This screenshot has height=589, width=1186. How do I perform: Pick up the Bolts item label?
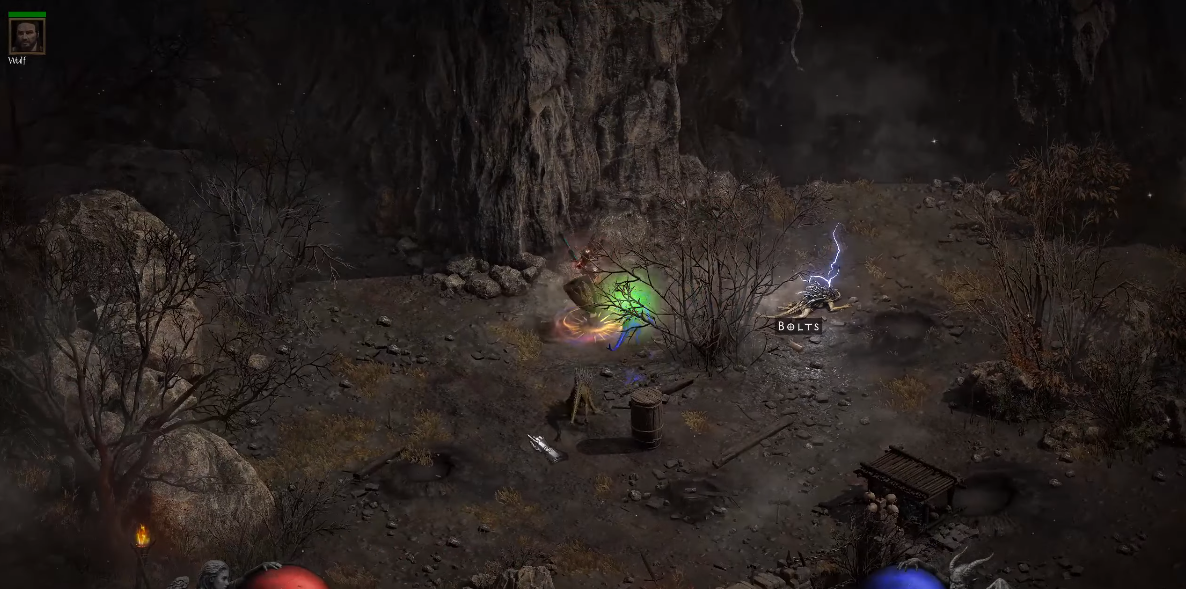click(799, 326)
